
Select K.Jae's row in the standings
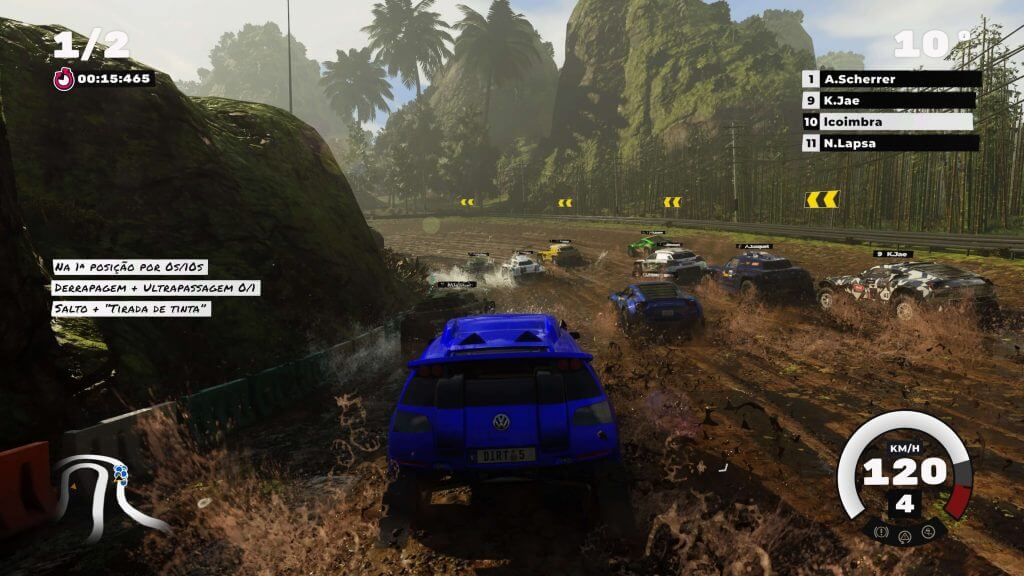tap(890, 100)
